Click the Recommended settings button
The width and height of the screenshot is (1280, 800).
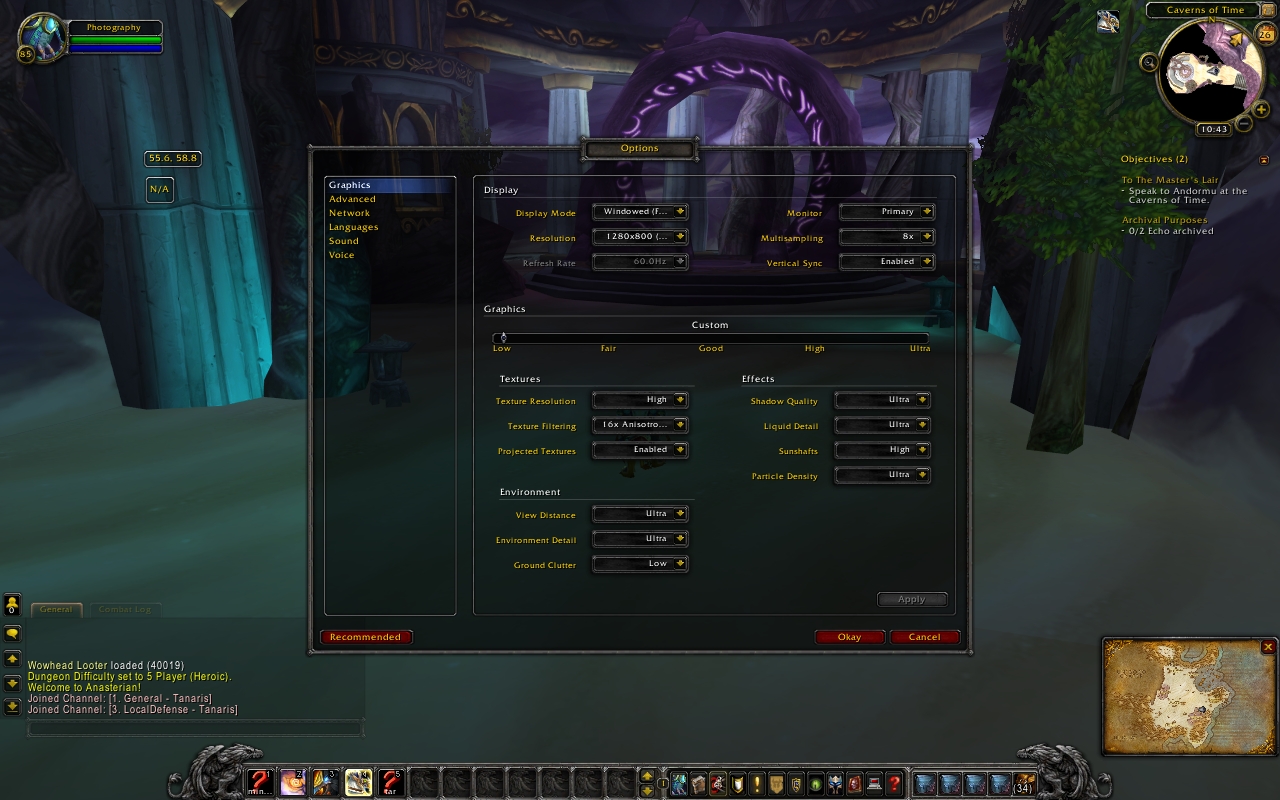(366, 637)
